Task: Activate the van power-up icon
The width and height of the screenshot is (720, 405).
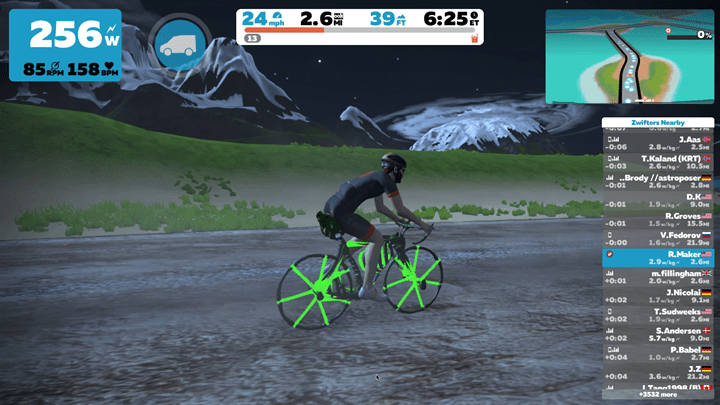Action: point(179,41)
